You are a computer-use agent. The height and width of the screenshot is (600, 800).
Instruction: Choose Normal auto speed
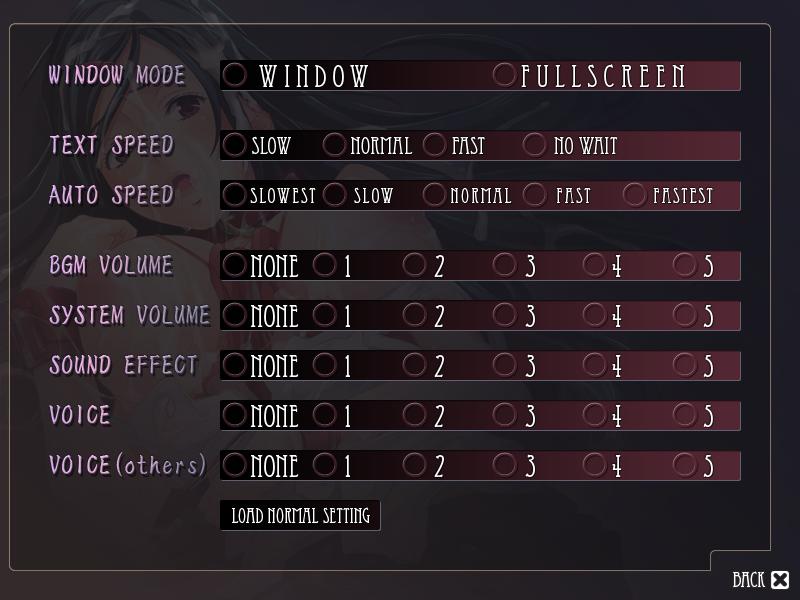click(435, 195)
